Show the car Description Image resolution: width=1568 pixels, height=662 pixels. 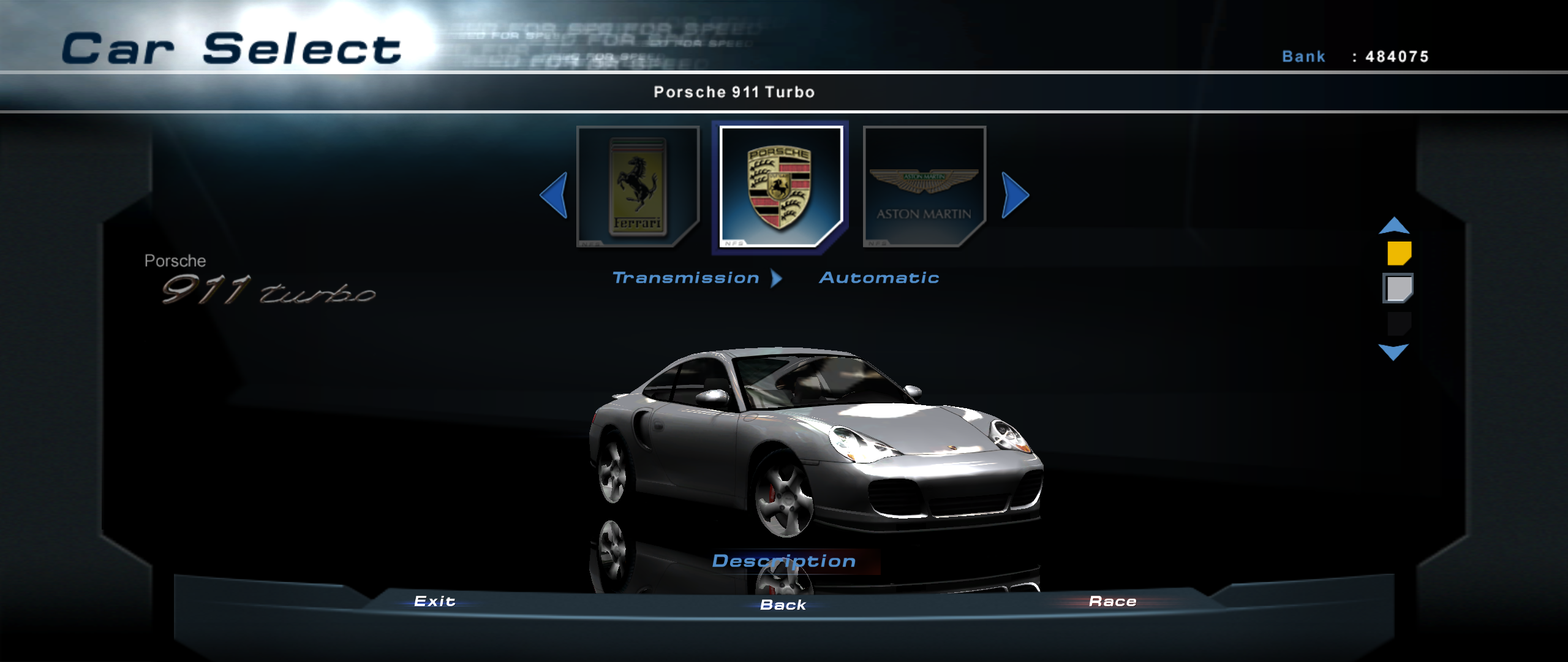pos(784,561)
